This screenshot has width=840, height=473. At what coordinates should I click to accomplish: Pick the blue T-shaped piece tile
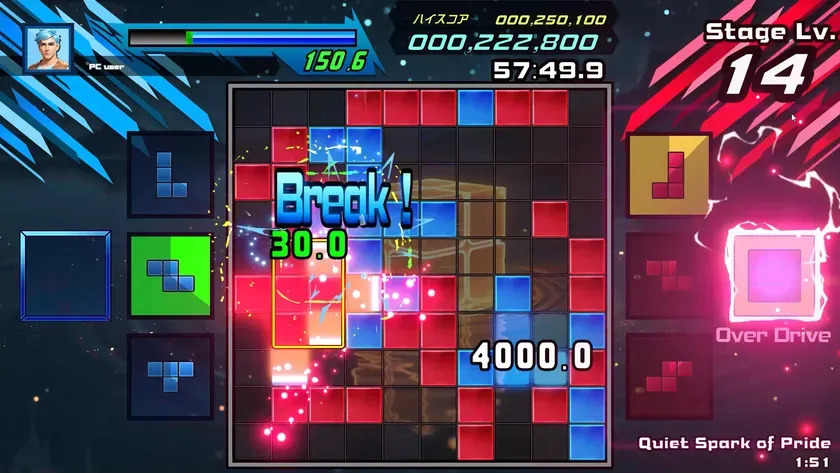[170, 376]
